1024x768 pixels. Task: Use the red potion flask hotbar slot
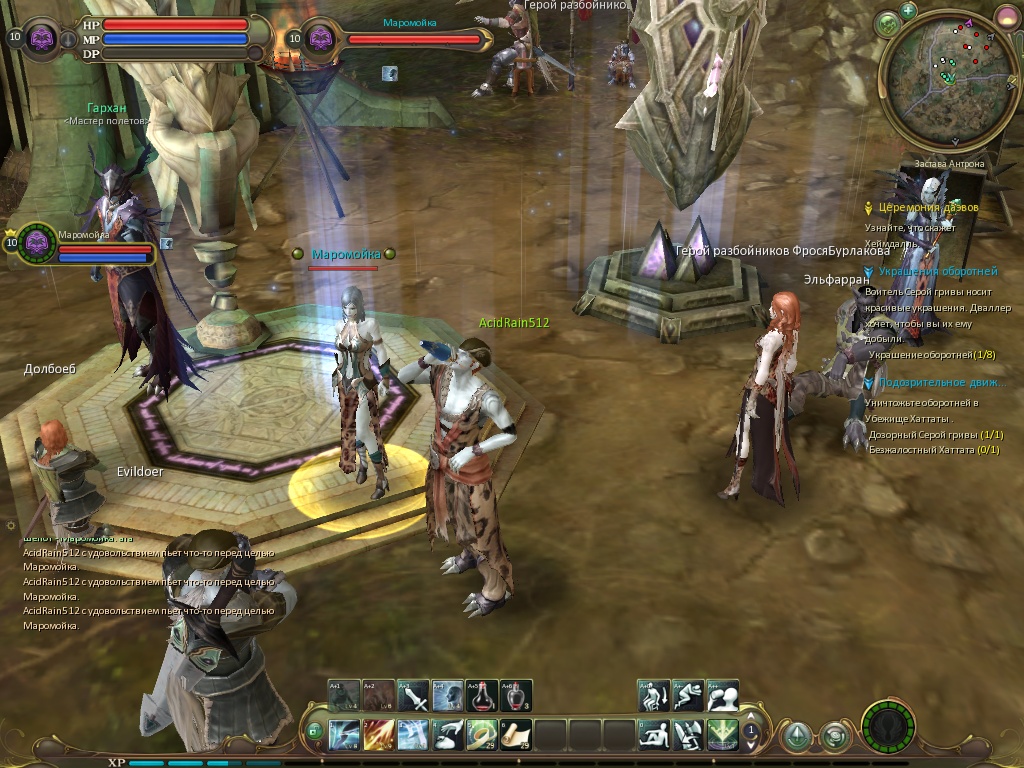(482, 696)
